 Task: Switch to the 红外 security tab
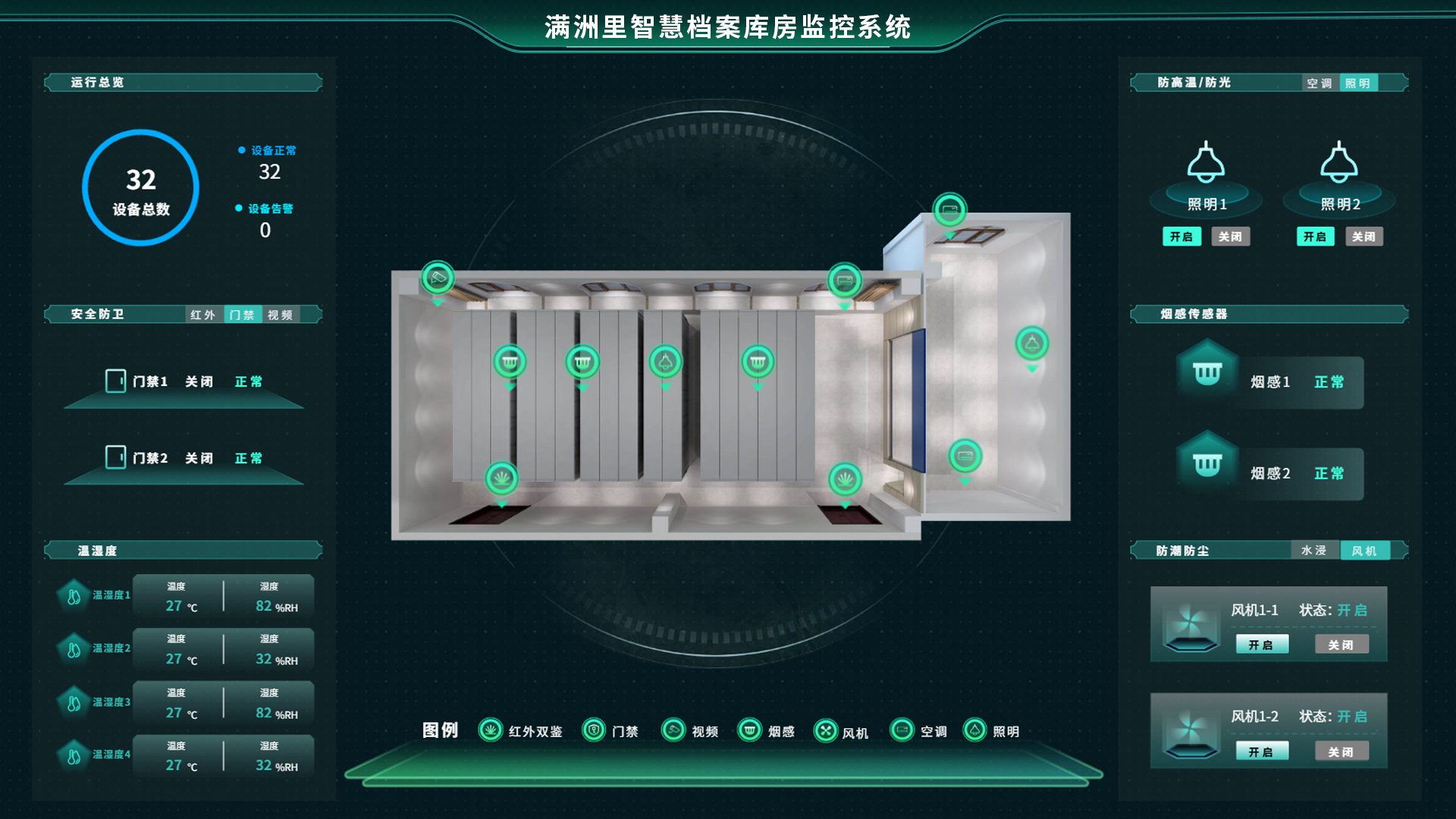point(203,315)
